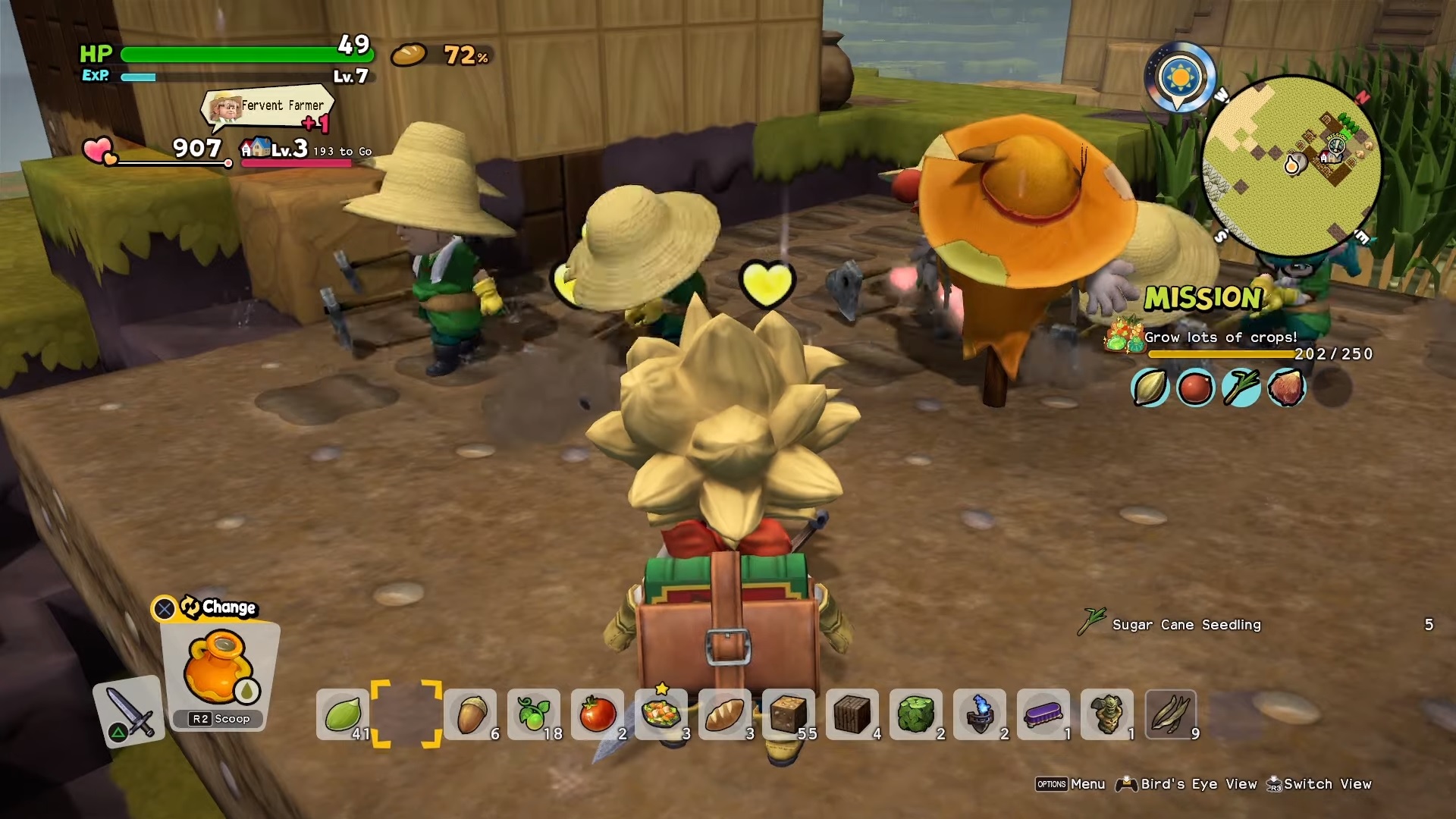
Task: Click the purple brush hotbar item
Action: (x=1044, y=713)
